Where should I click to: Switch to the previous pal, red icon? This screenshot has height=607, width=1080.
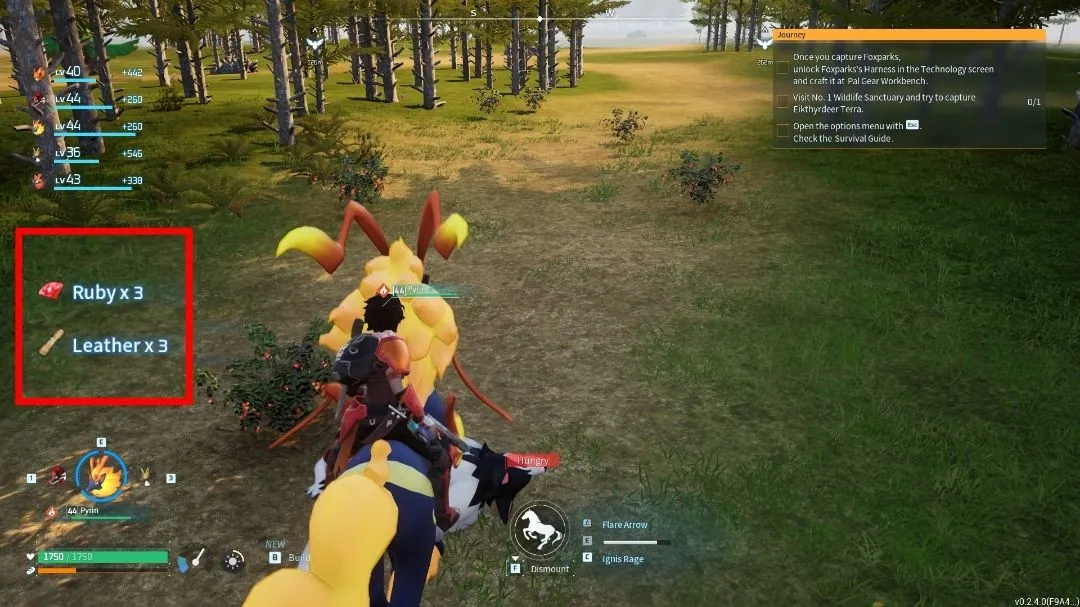click(59, 476)
